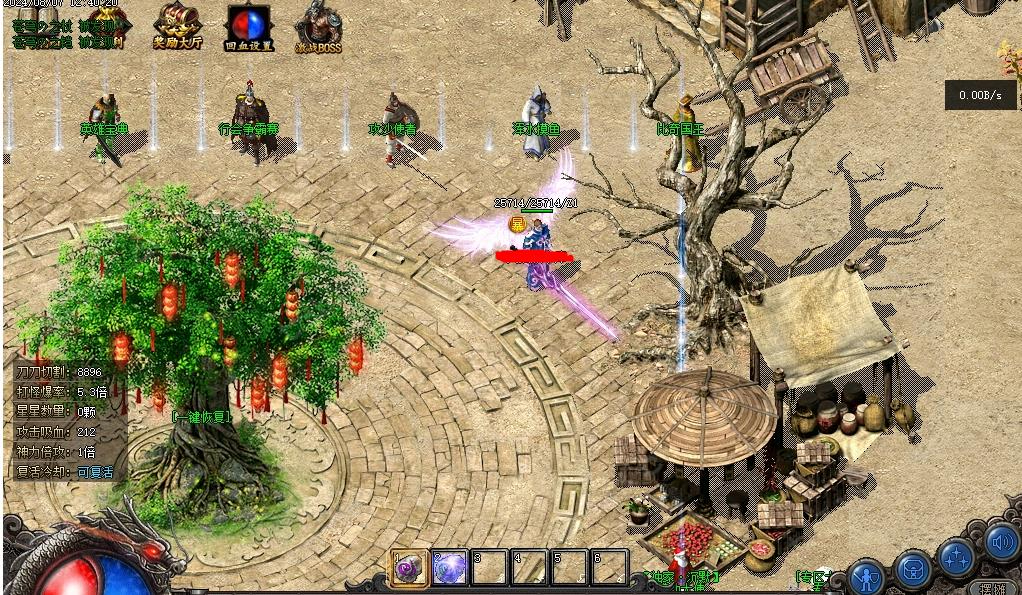Open the 激战BOSS warrior icon
This screenshot has height=595, width=1022.
click(x=318, y=27)
